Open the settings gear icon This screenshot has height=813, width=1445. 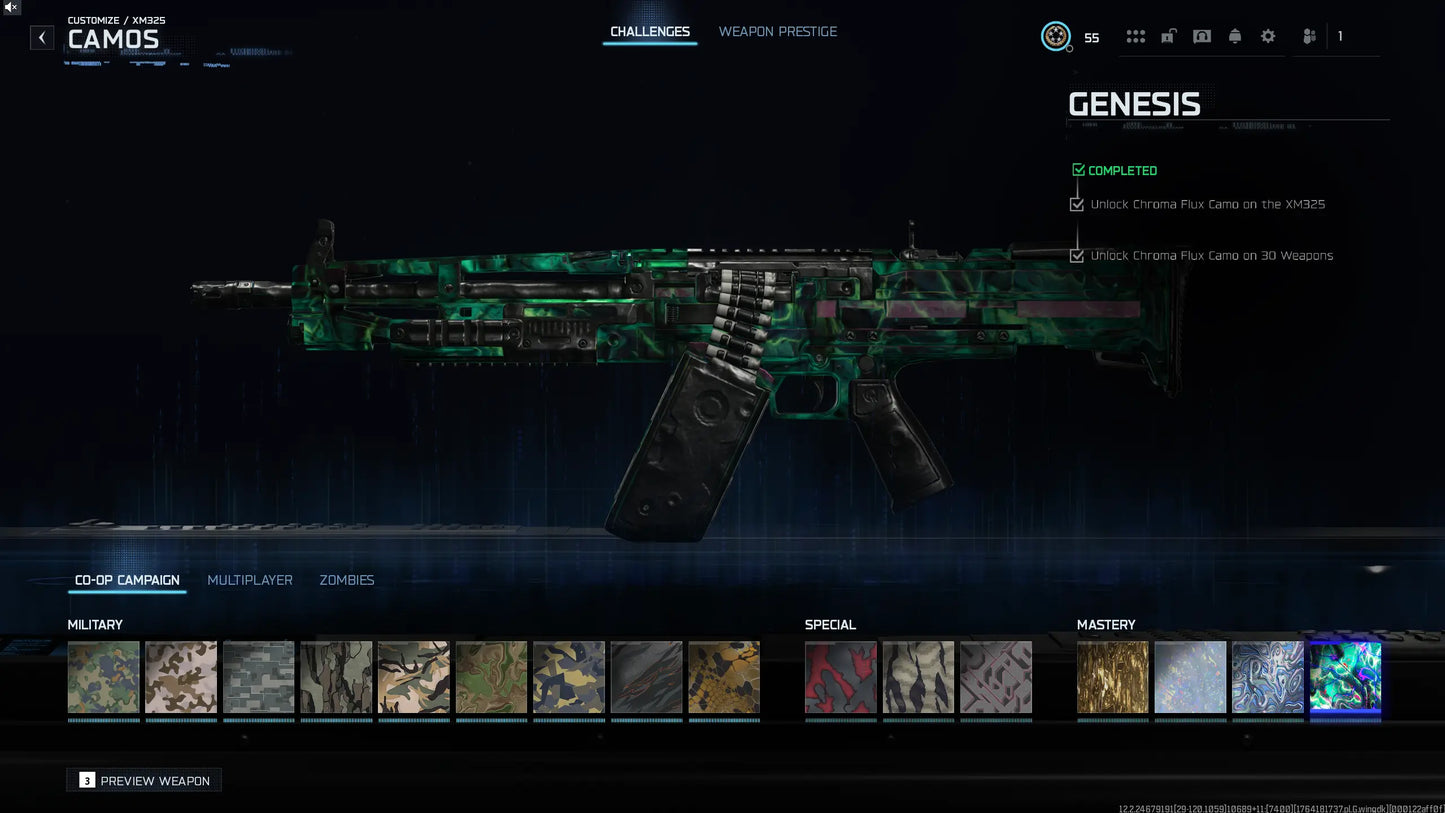click(x=1267, y=36)
